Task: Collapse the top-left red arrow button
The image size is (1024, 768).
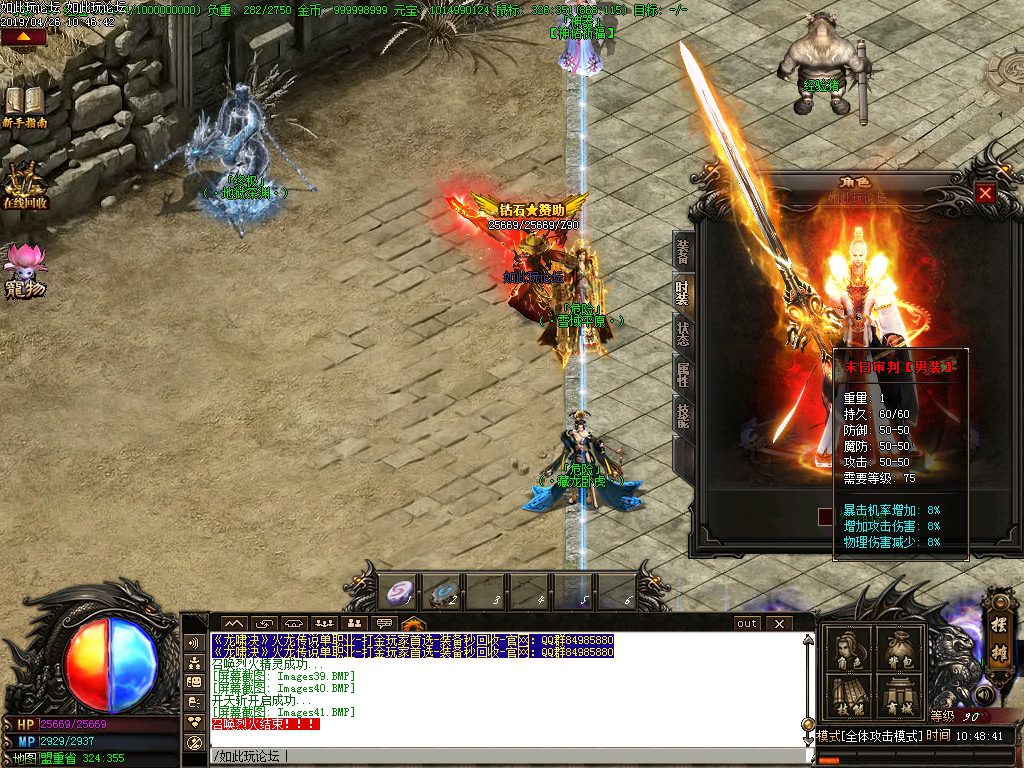Action: coord(24,37)
